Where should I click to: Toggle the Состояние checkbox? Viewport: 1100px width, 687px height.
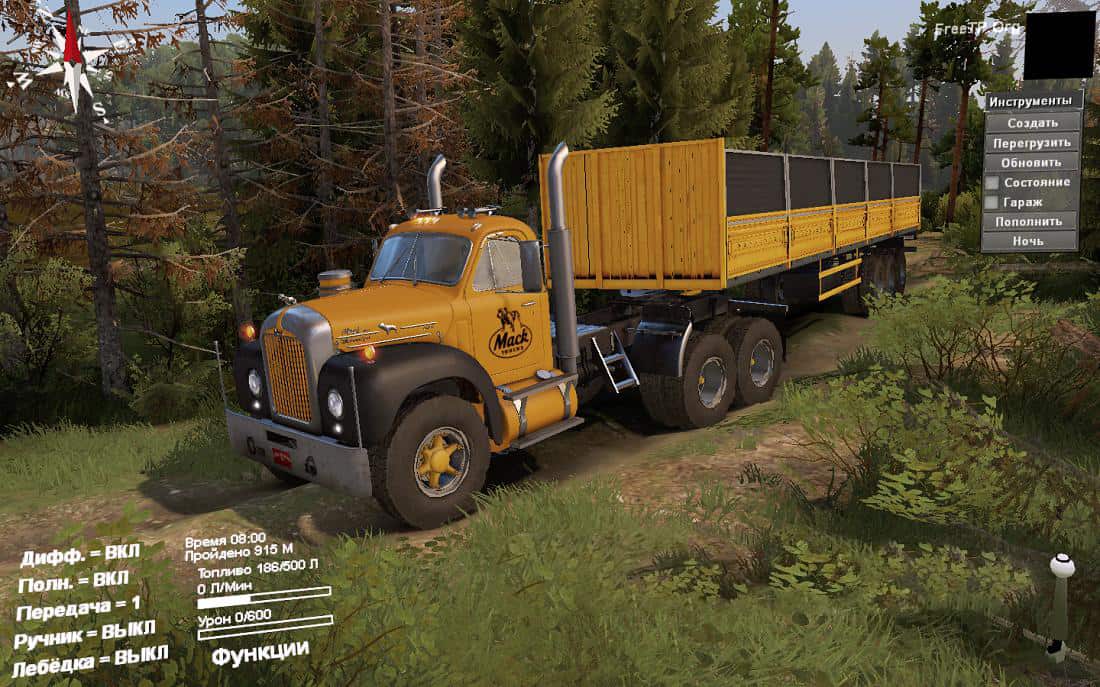[992, 183]
